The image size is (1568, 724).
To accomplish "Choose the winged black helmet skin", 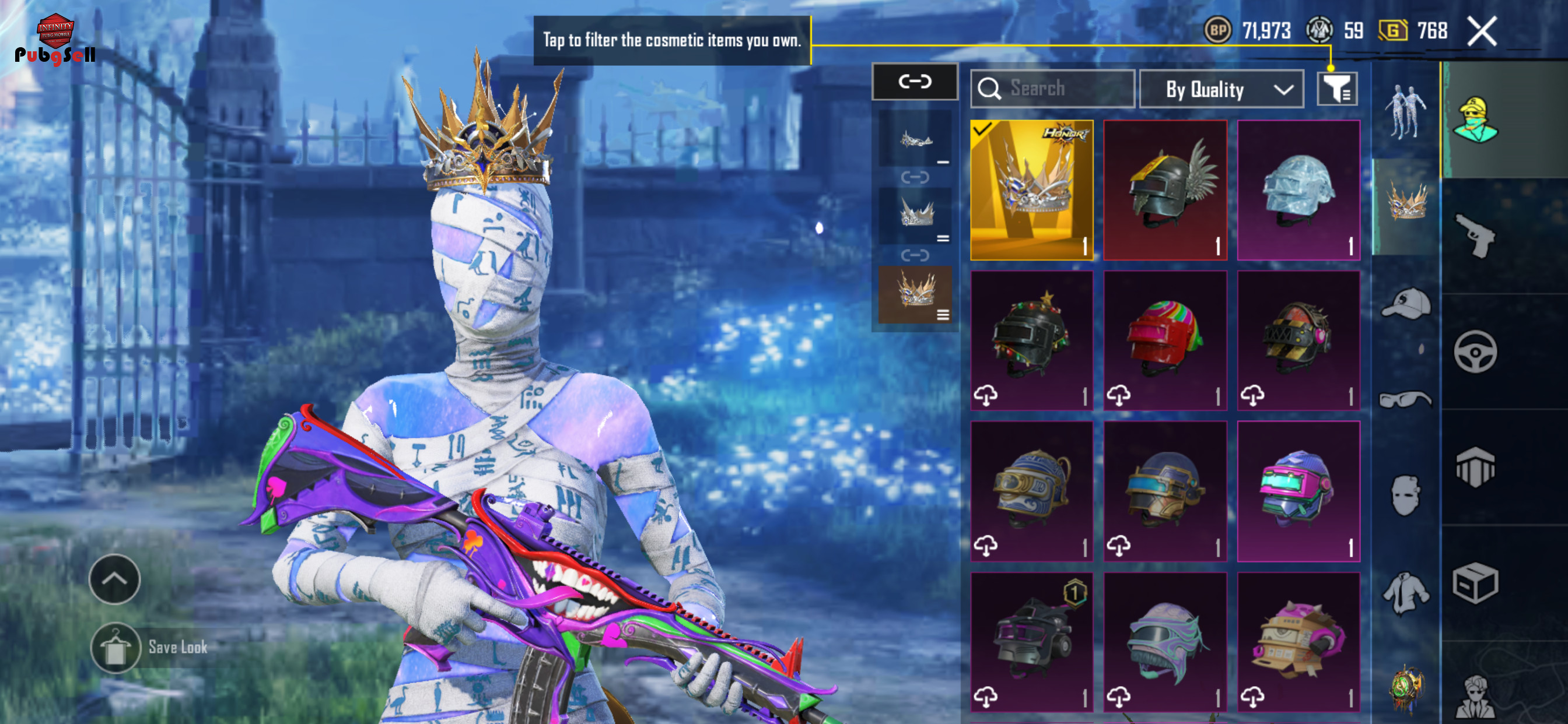I will click(x=1165, y=190).
